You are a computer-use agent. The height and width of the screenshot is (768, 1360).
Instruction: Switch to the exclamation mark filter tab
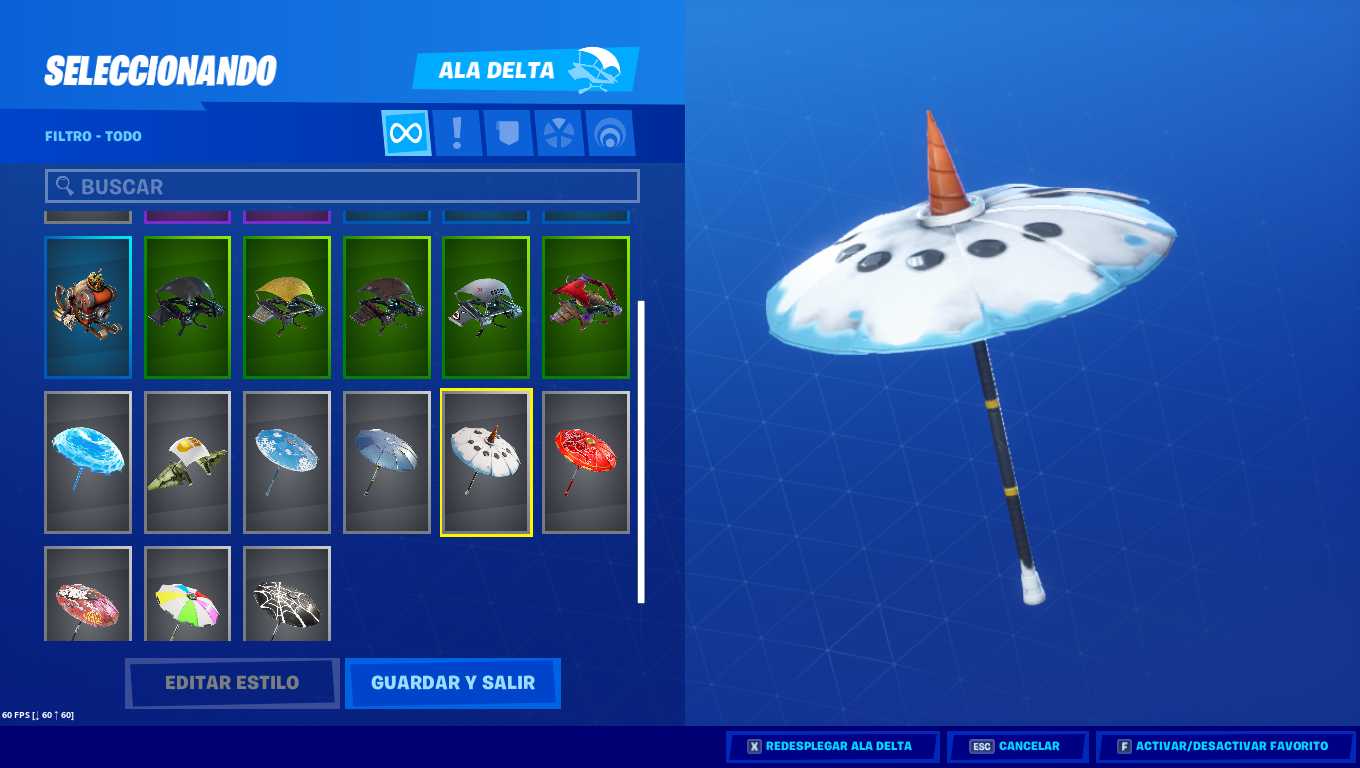457,133
